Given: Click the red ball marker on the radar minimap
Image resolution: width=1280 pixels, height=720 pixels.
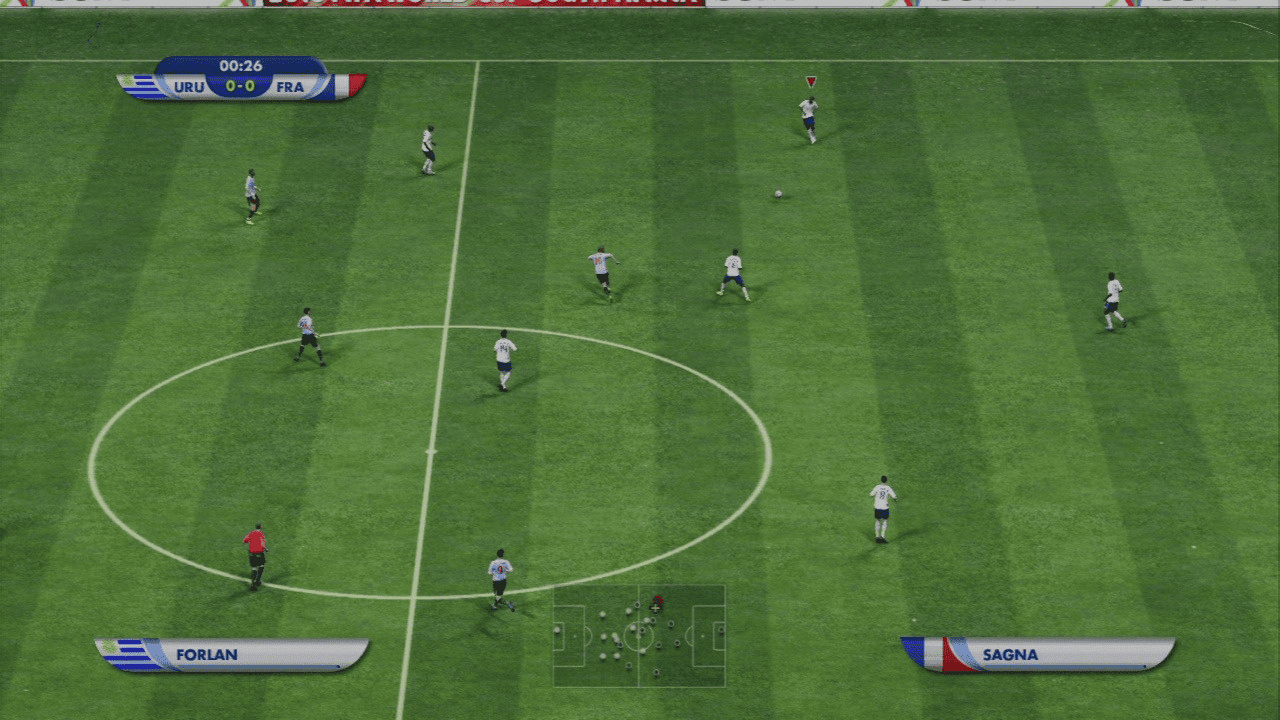Looking at the screenshot, I should pos(658,599).
